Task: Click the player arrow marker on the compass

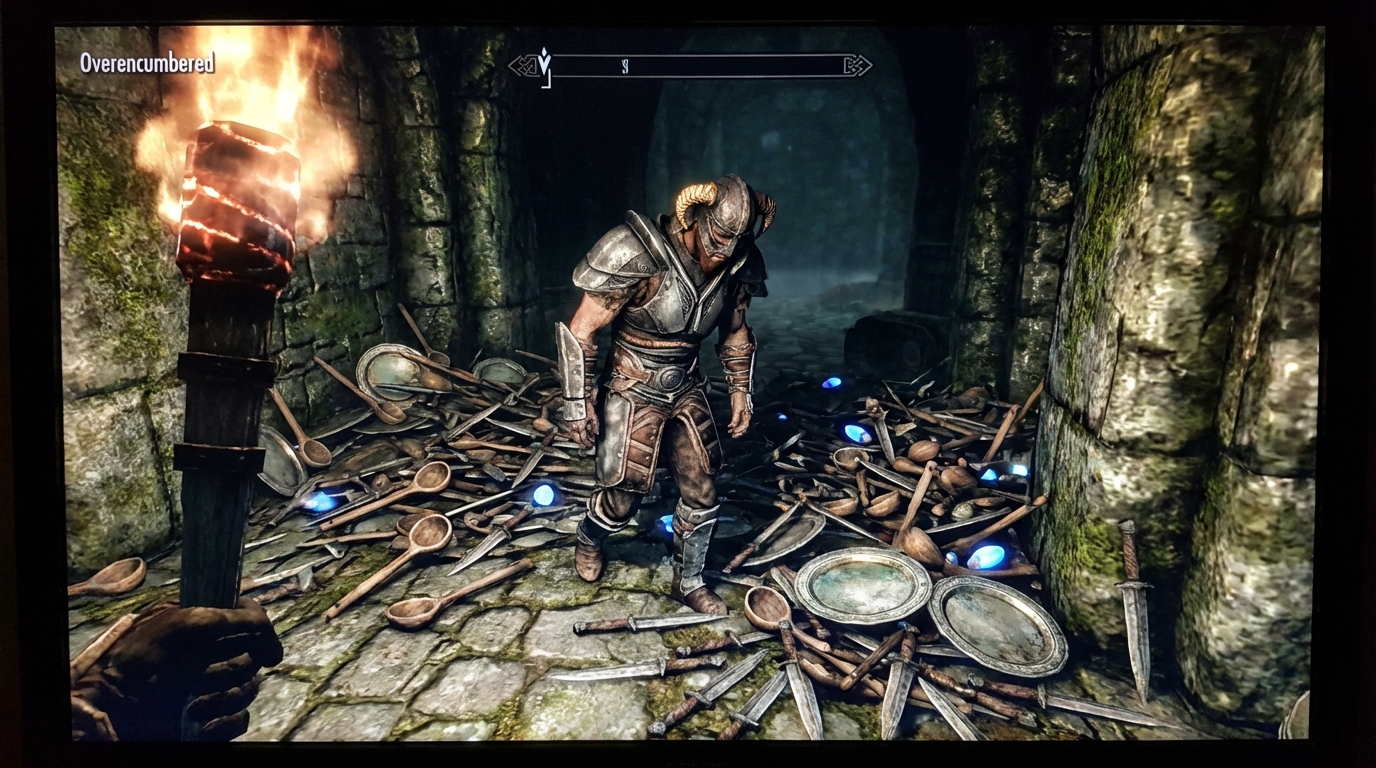Action: (x=544, y=60)
